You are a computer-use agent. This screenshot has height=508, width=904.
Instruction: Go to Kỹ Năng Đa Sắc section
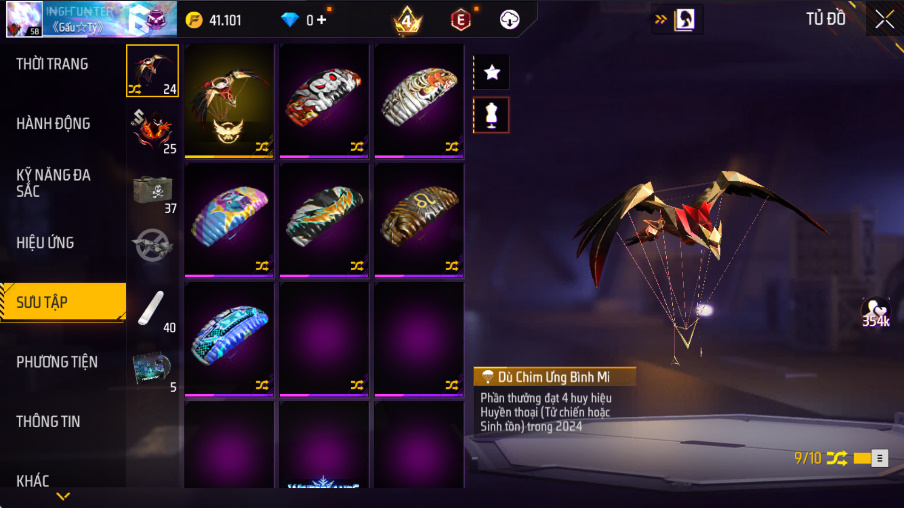click(x=53, y=182)
